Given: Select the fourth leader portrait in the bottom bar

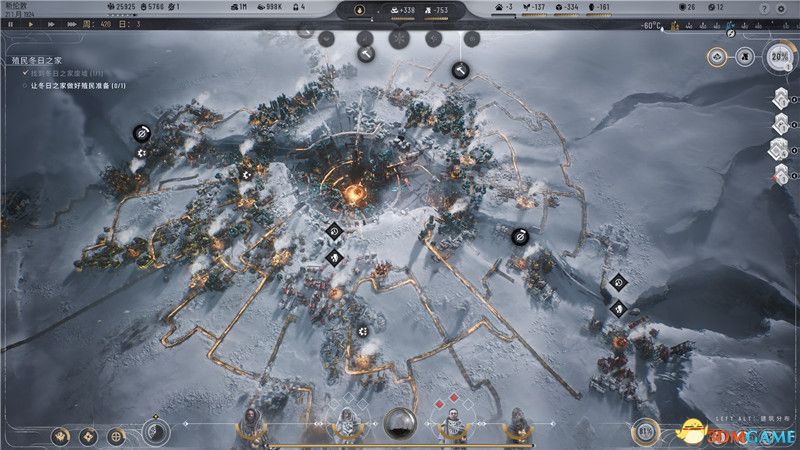Looking at the screenshot, I should pyautogui.click(x=518, y=425).
